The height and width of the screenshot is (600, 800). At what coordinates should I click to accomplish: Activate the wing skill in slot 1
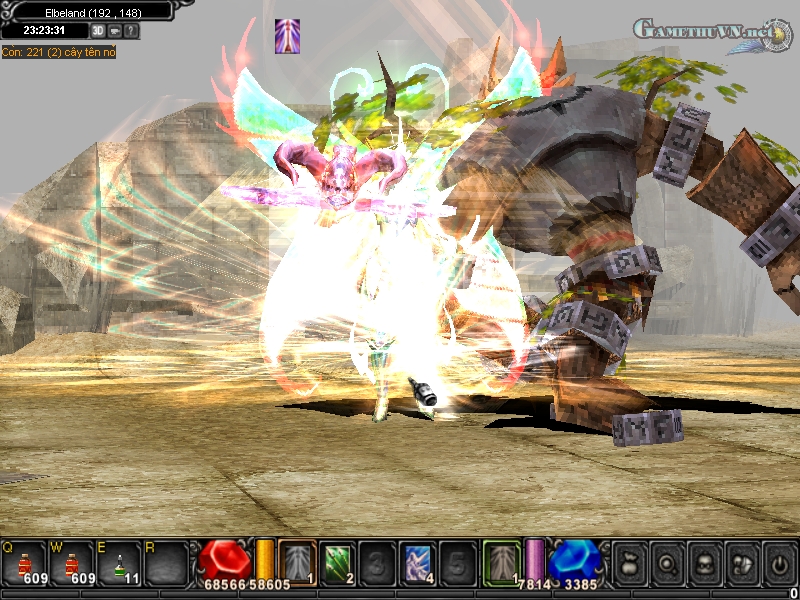pos(296,562)
